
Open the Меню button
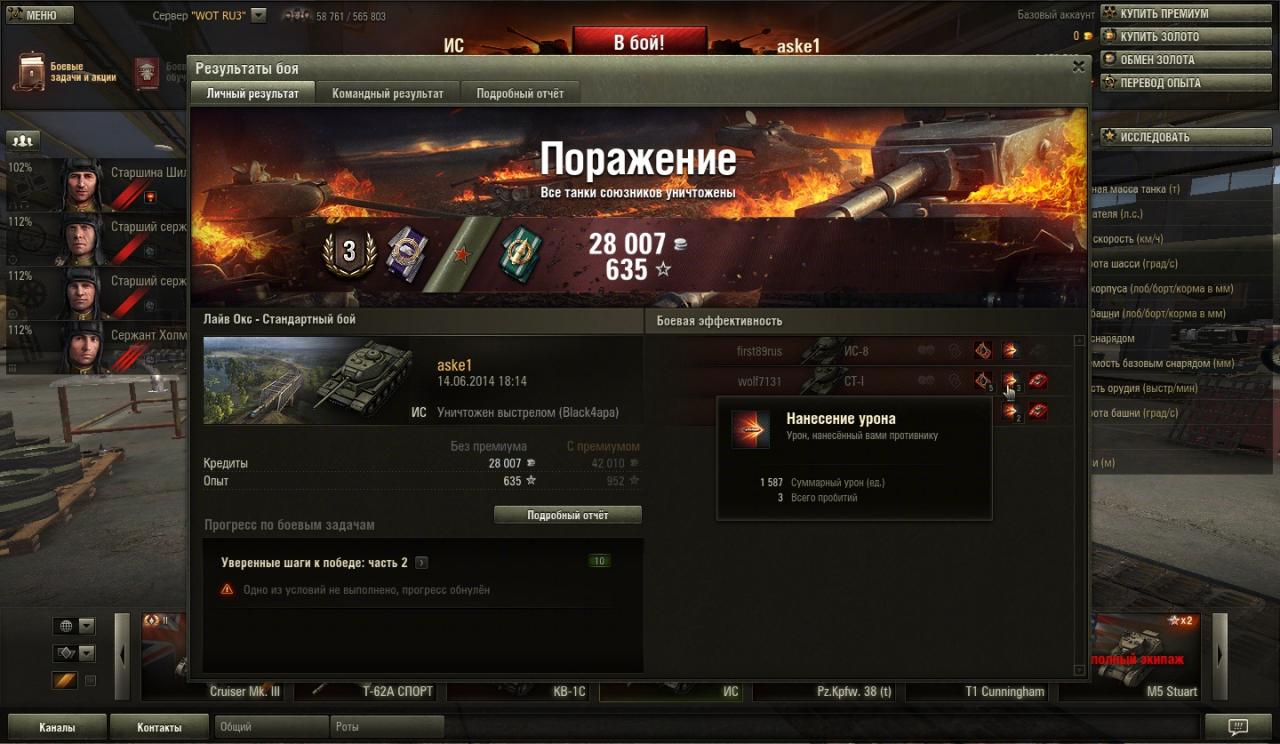point(38,15)
